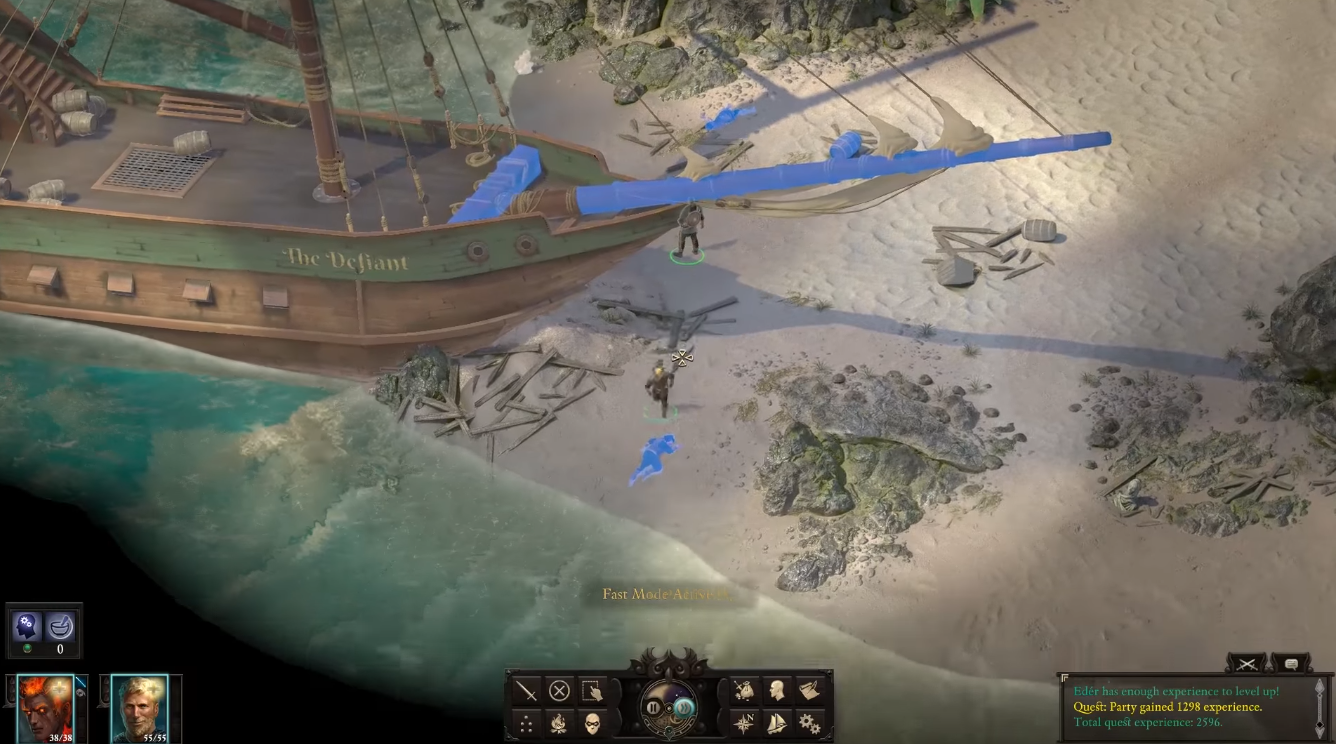The width and height of the screenshot is (1336, 744).
Task: Open the options gears icon
Action: pos(809,723)
